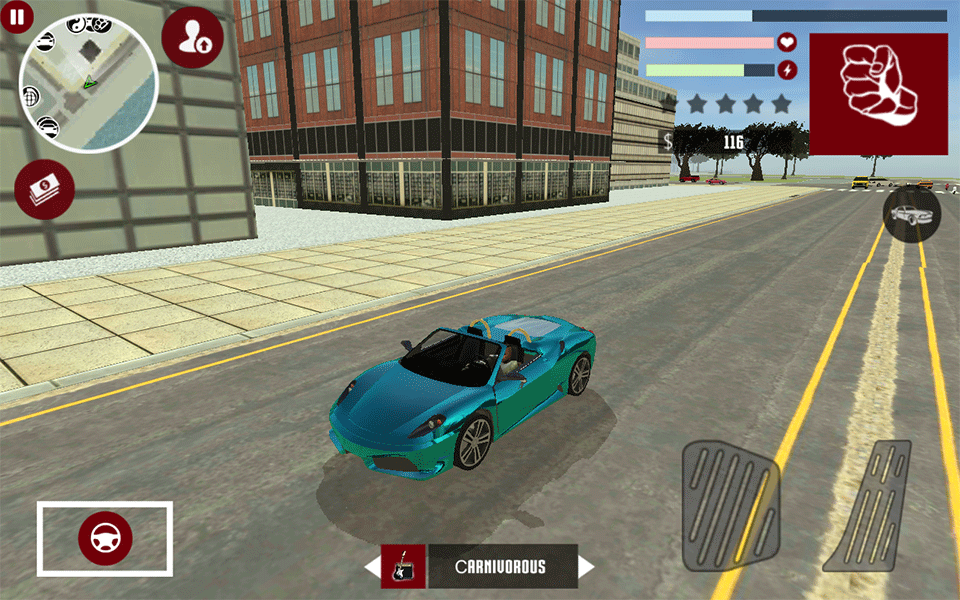960x600 pixels.
Task: Switch to next option with right arrow
Action: coord(586,567)
